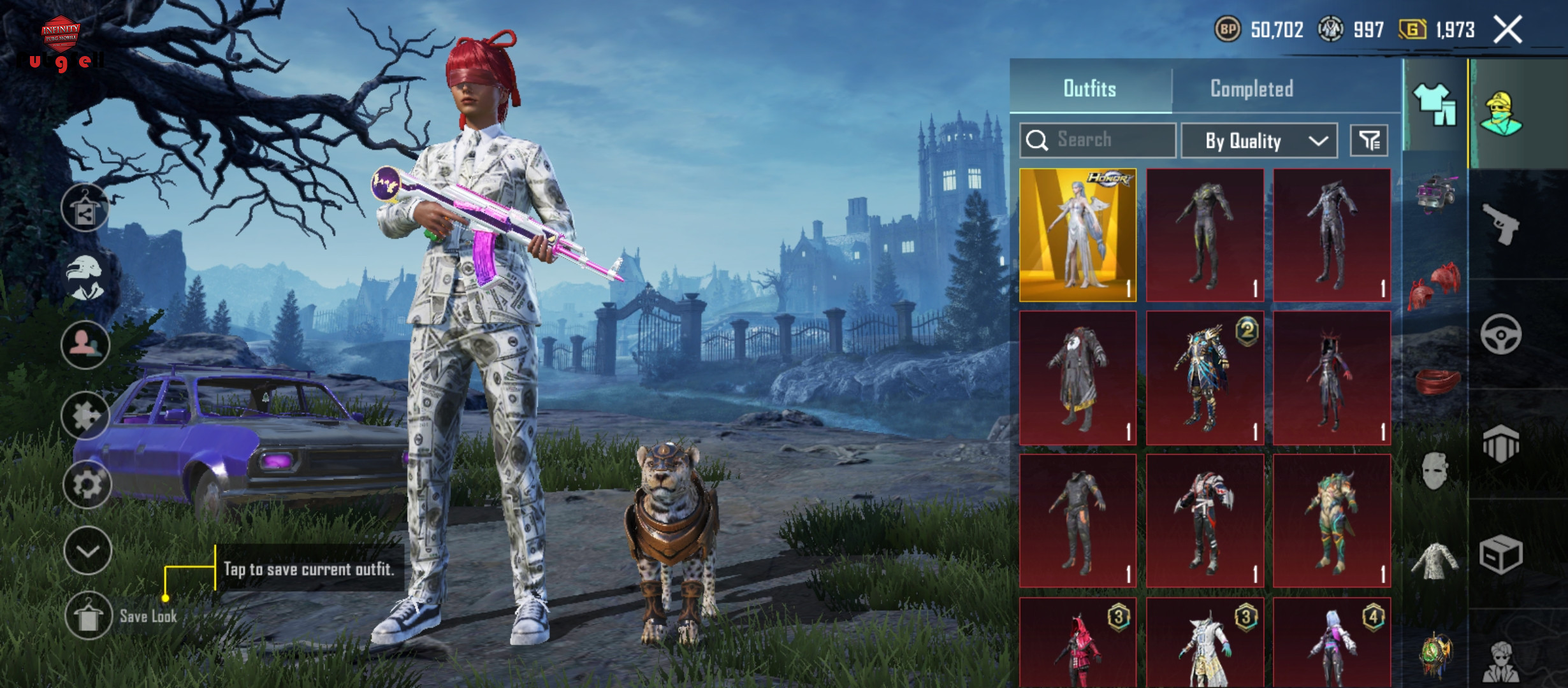Select the golden Honor angel outfit
1568x688 pixels.
pos(1077,235)
